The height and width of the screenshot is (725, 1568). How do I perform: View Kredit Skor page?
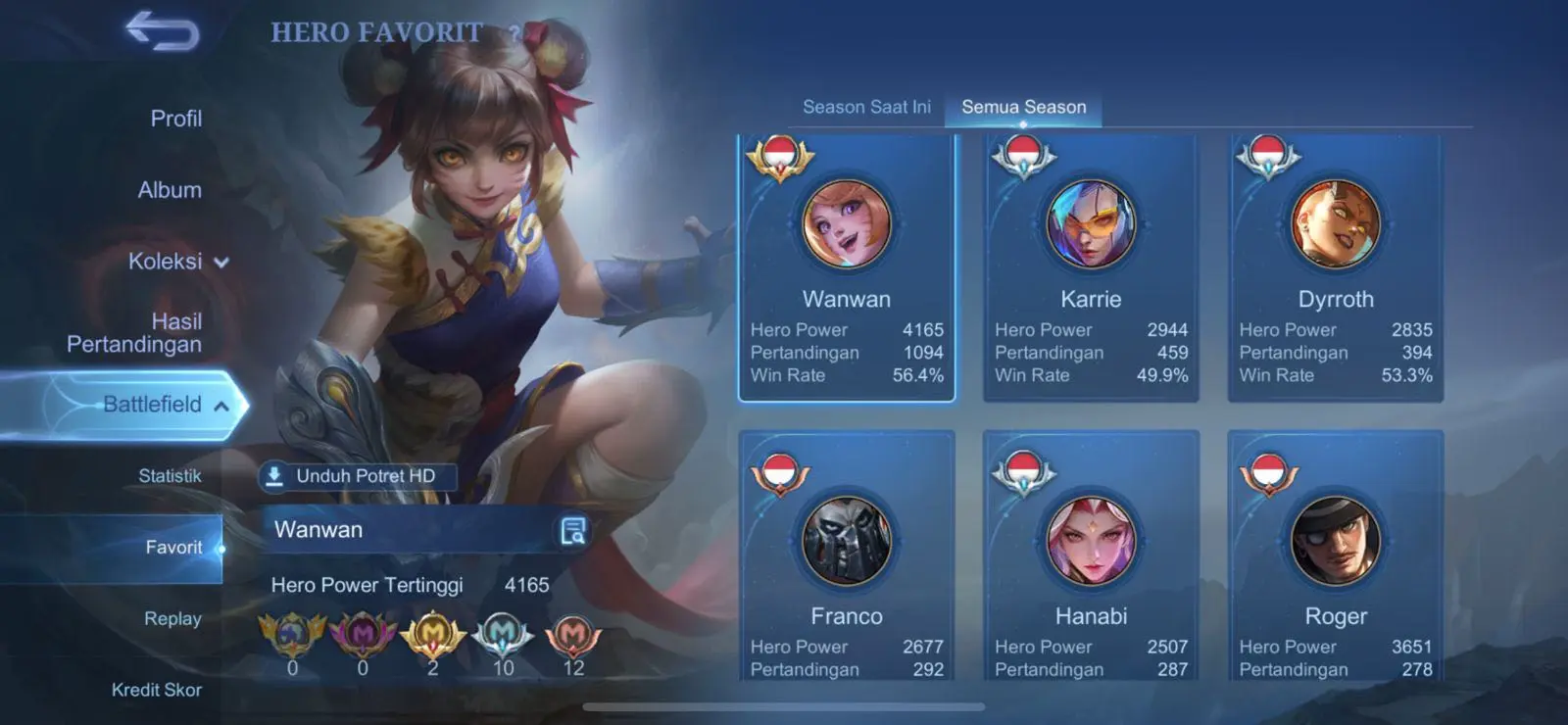click(157, 690)
